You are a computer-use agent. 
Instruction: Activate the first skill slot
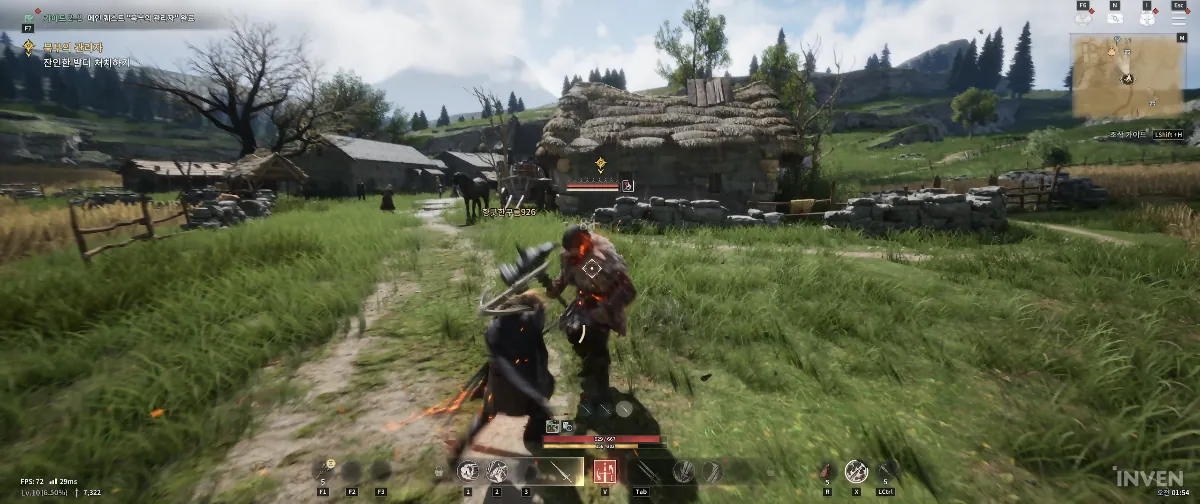pyautogui.click(x=467, y=471)
